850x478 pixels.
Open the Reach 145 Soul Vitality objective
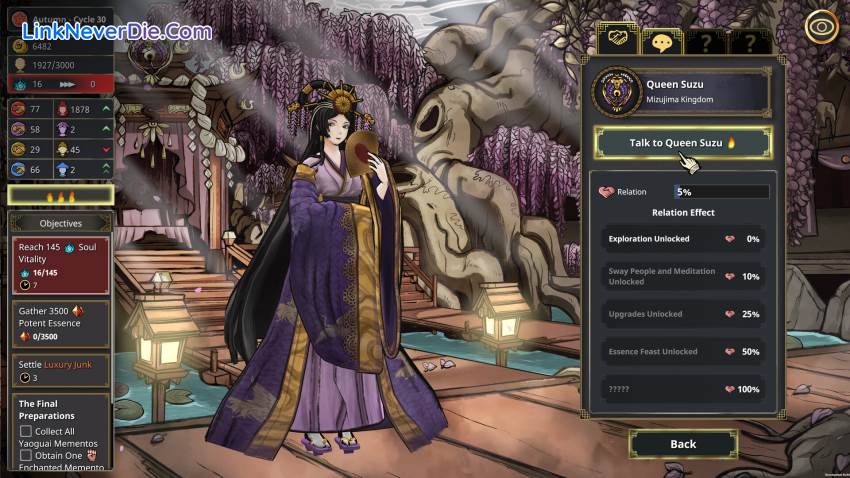point(60,265)
